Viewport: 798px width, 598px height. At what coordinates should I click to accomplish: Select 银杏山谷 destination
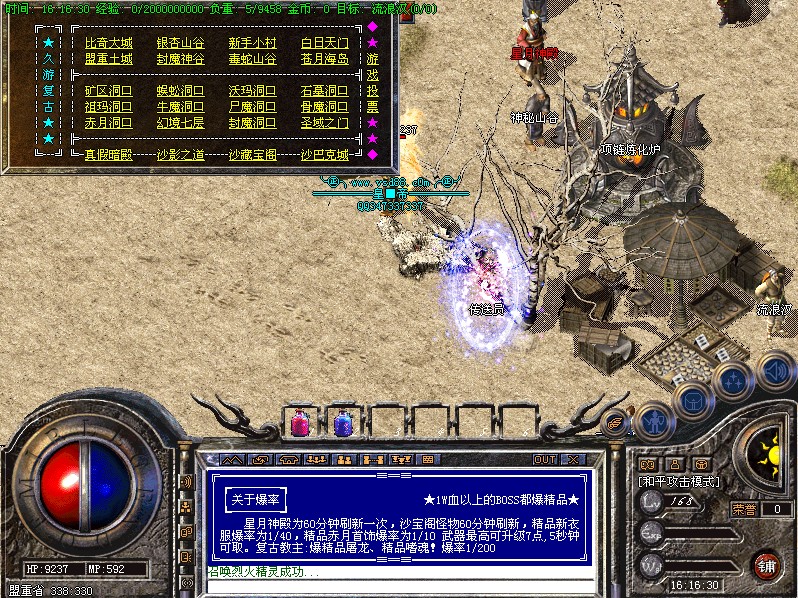(180, 43)
